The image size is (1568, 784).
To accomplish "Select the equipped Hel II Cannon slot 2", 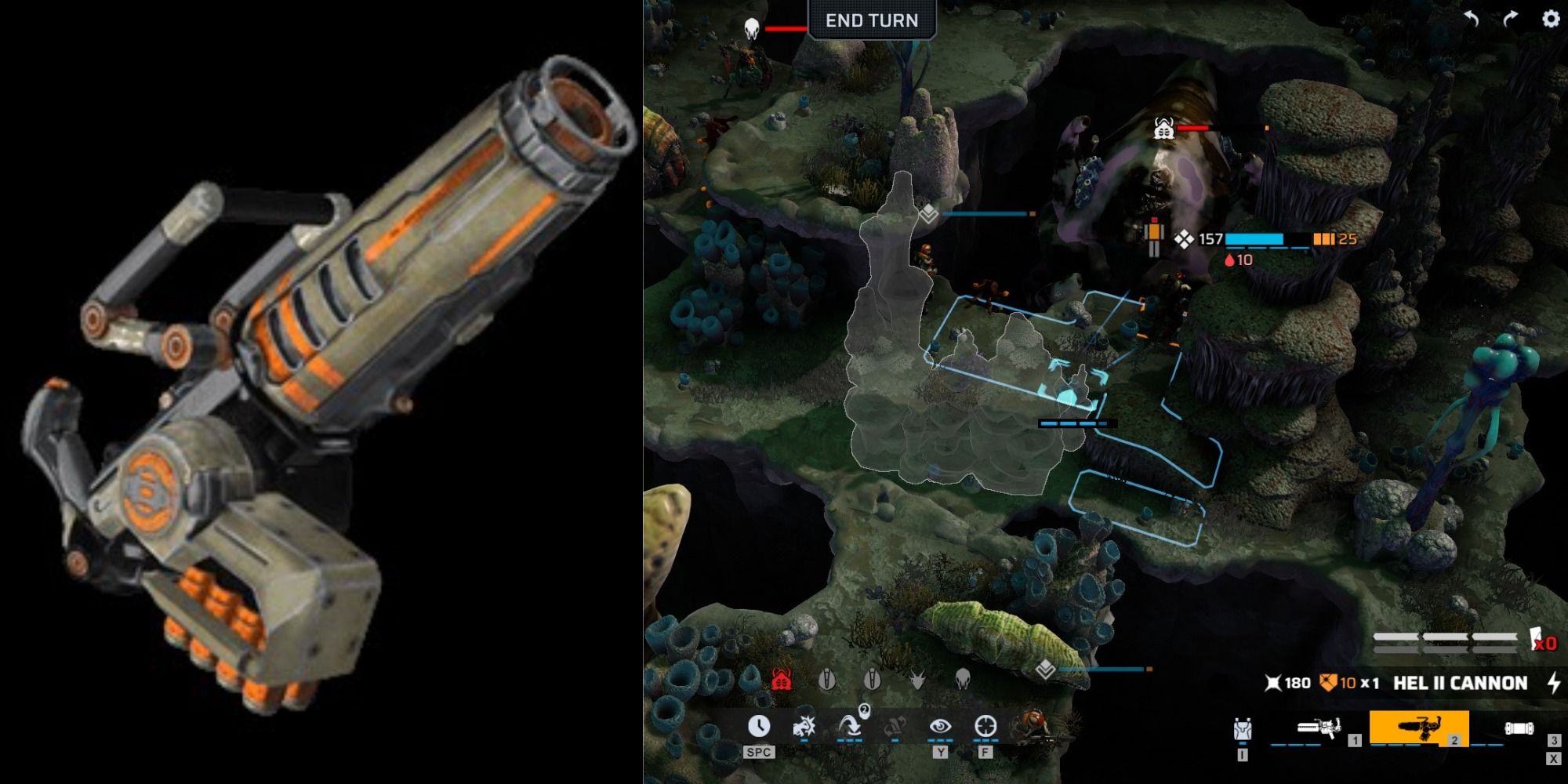I will coord(1420,729).
